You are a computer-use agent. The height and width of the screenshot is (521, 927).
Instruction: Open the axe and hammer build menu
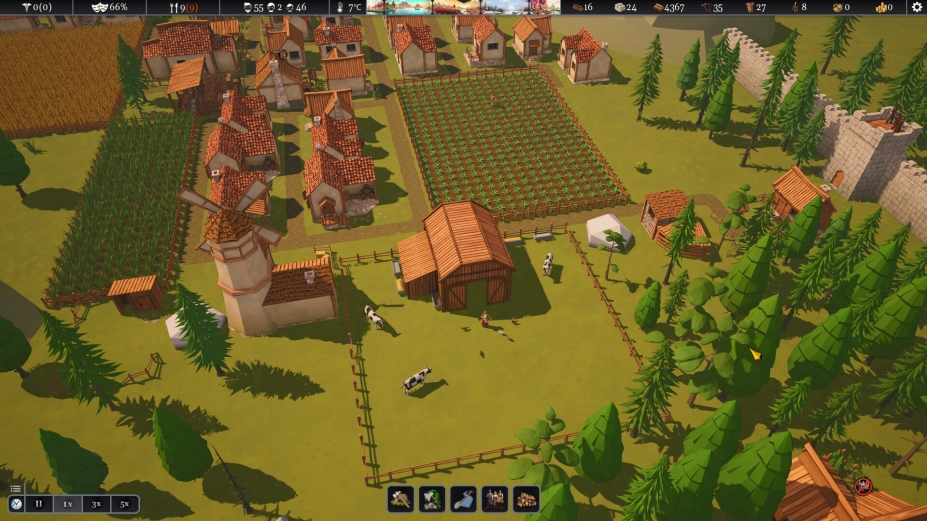(401, 498)
